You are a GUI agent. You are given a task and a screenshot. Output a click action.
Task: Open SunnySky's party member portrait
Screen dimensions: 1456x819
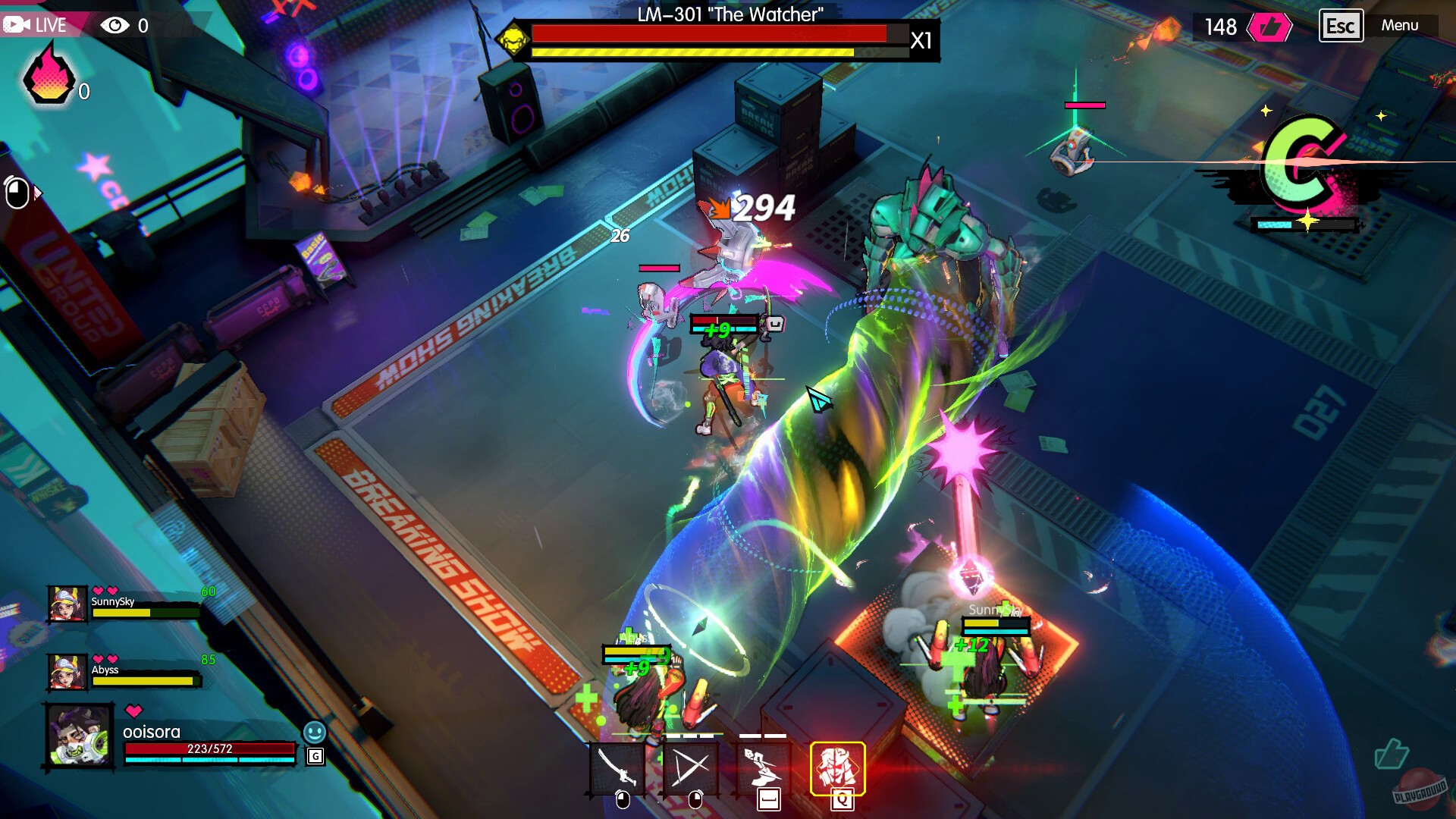67,601
